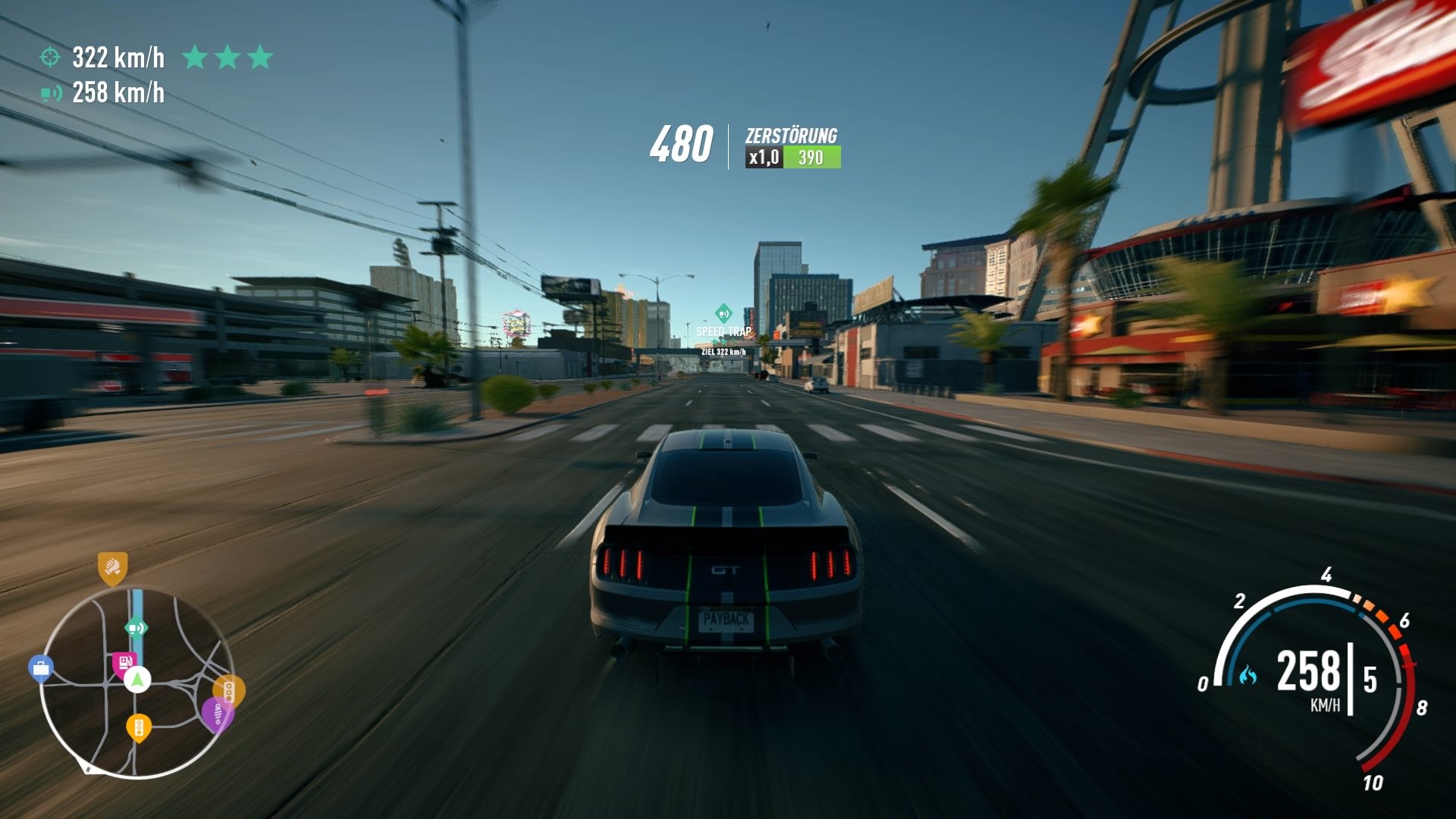Screen dimensions: 1456x819
Task: Select the green speed trap icon on minimap
Action: (136, 628)
